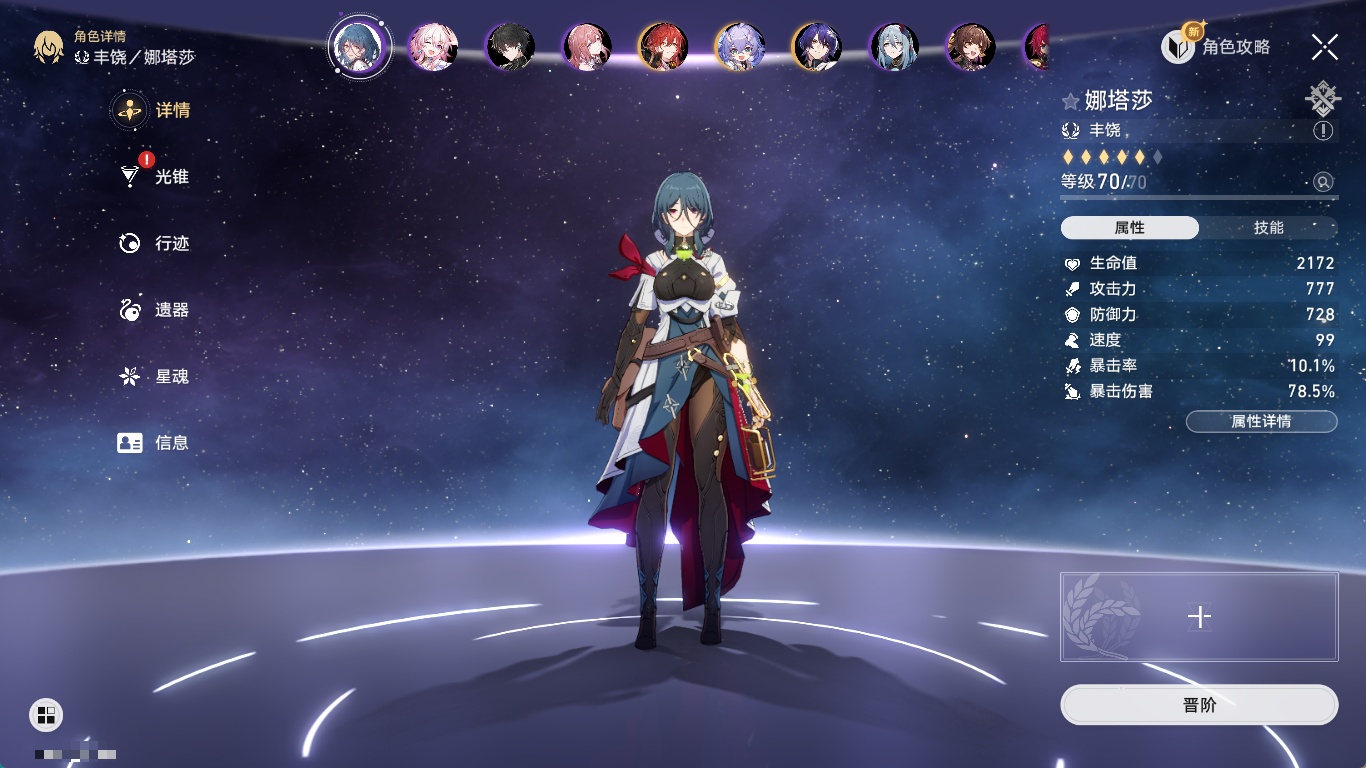Image resolution: width=1366 pixels, height=768 pixels.
Task: Open the four-square menu icon
Action: (46, 714)
